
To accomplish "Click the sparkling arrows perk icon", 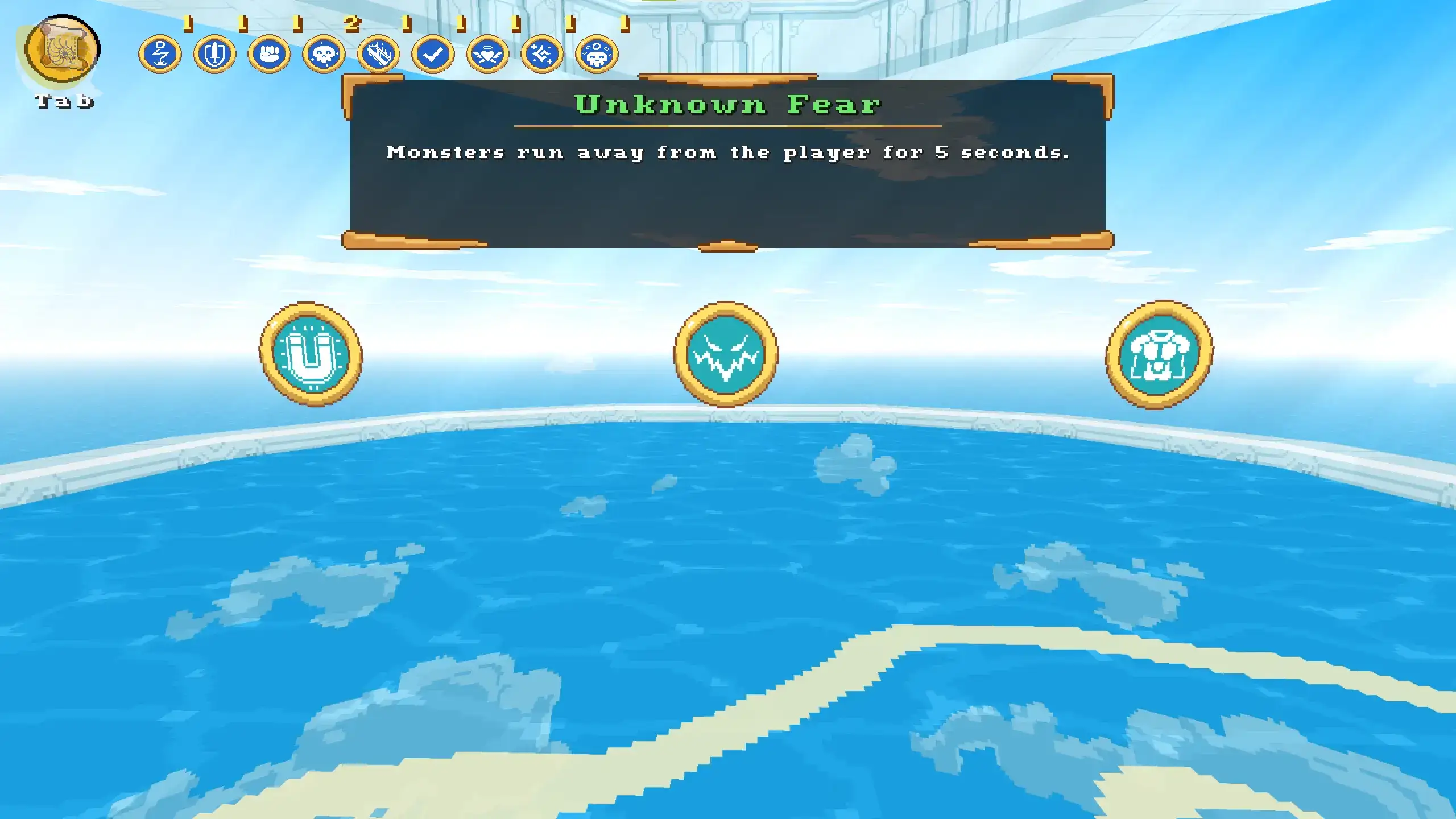I will (542, 55).
